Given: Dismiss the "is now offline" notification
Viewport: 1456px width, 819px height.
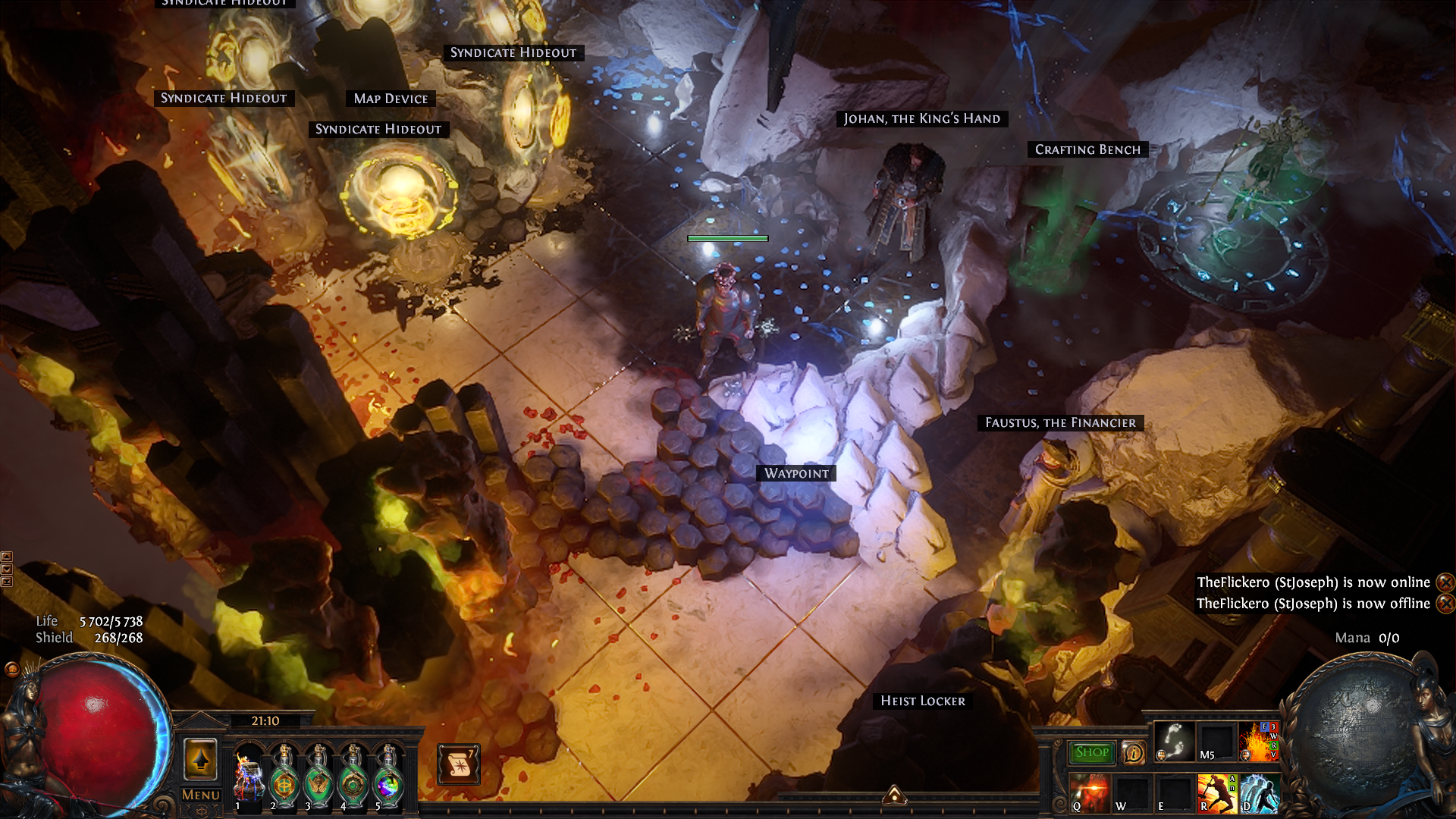Looking at the screenshot, I should (x=1445, y=604).
